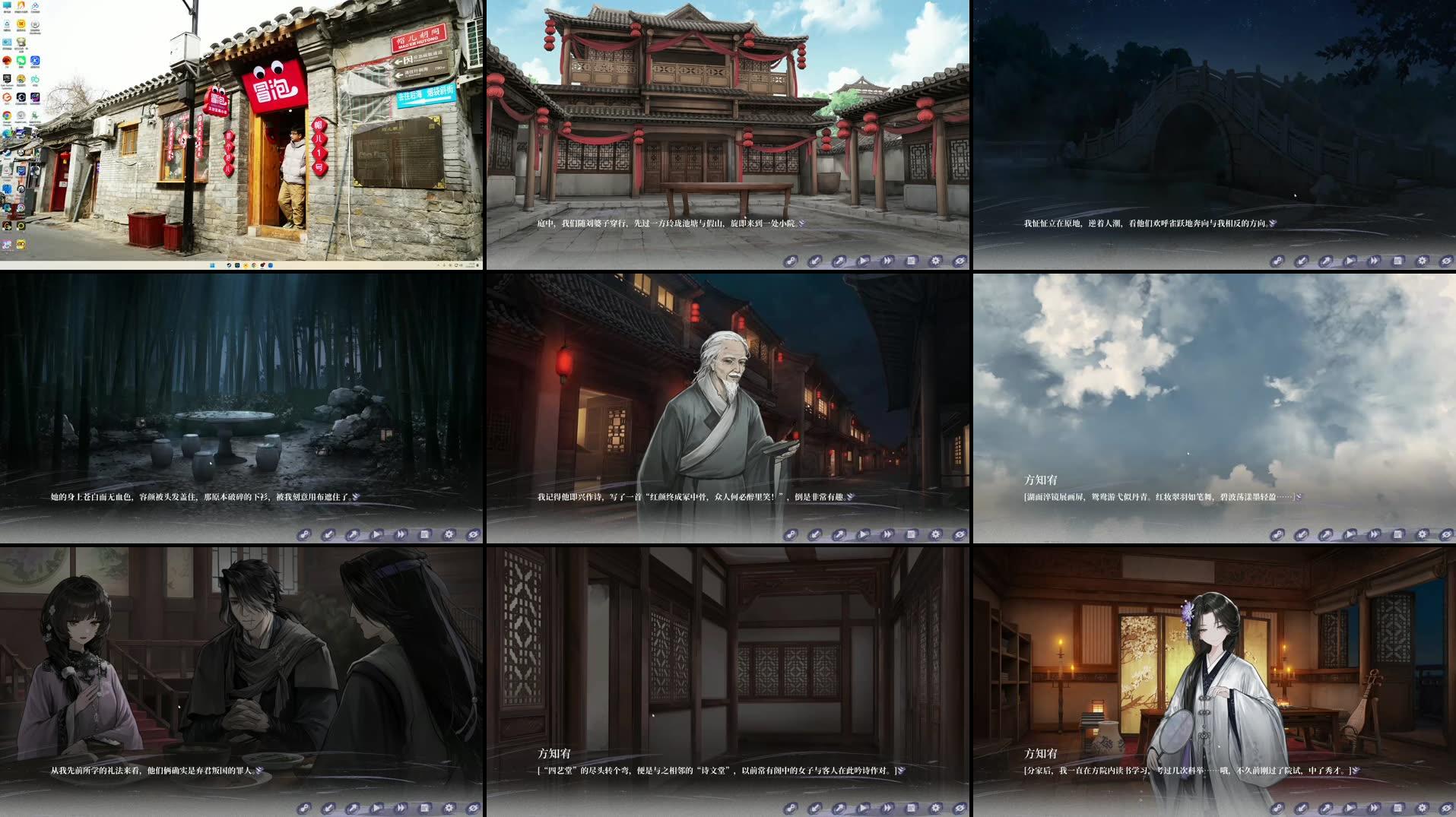Open the in-game settings gear in the bridge night scene

point(1420,261)
